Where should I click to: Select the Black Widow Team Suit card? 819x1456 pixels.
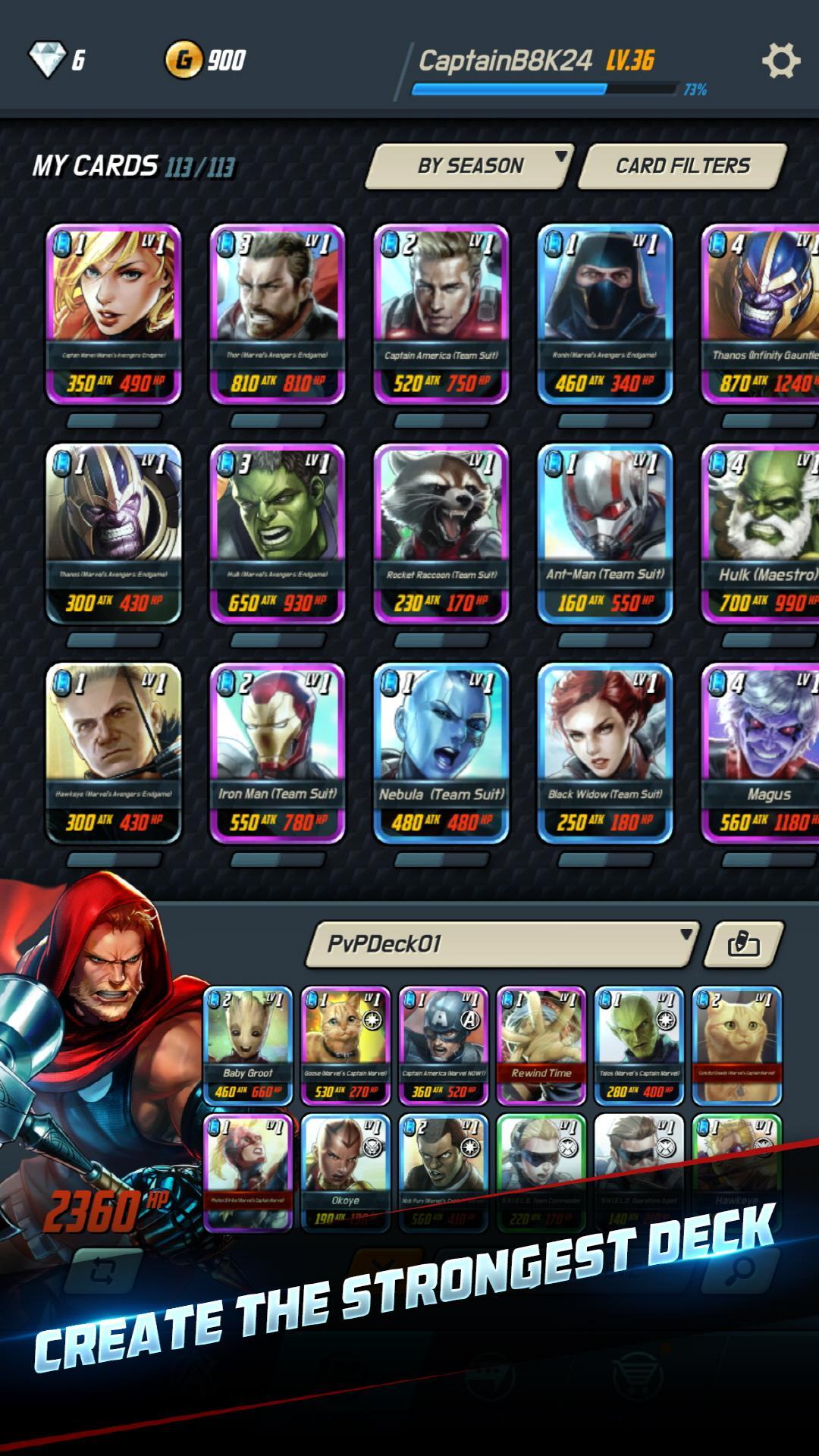(x=605, y=753)
